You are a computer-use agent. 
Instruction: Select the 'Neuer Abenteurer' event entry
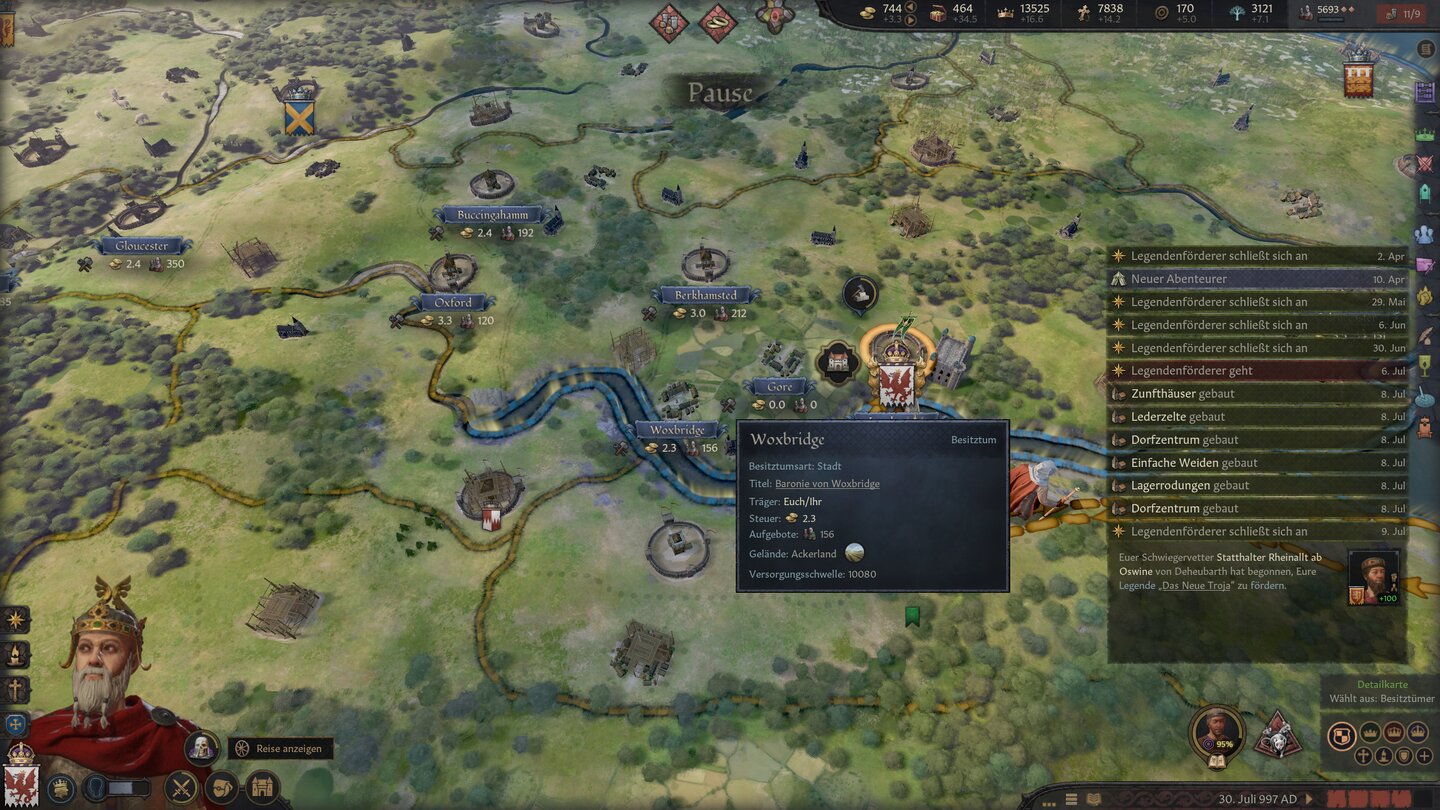pos(1250,278)
